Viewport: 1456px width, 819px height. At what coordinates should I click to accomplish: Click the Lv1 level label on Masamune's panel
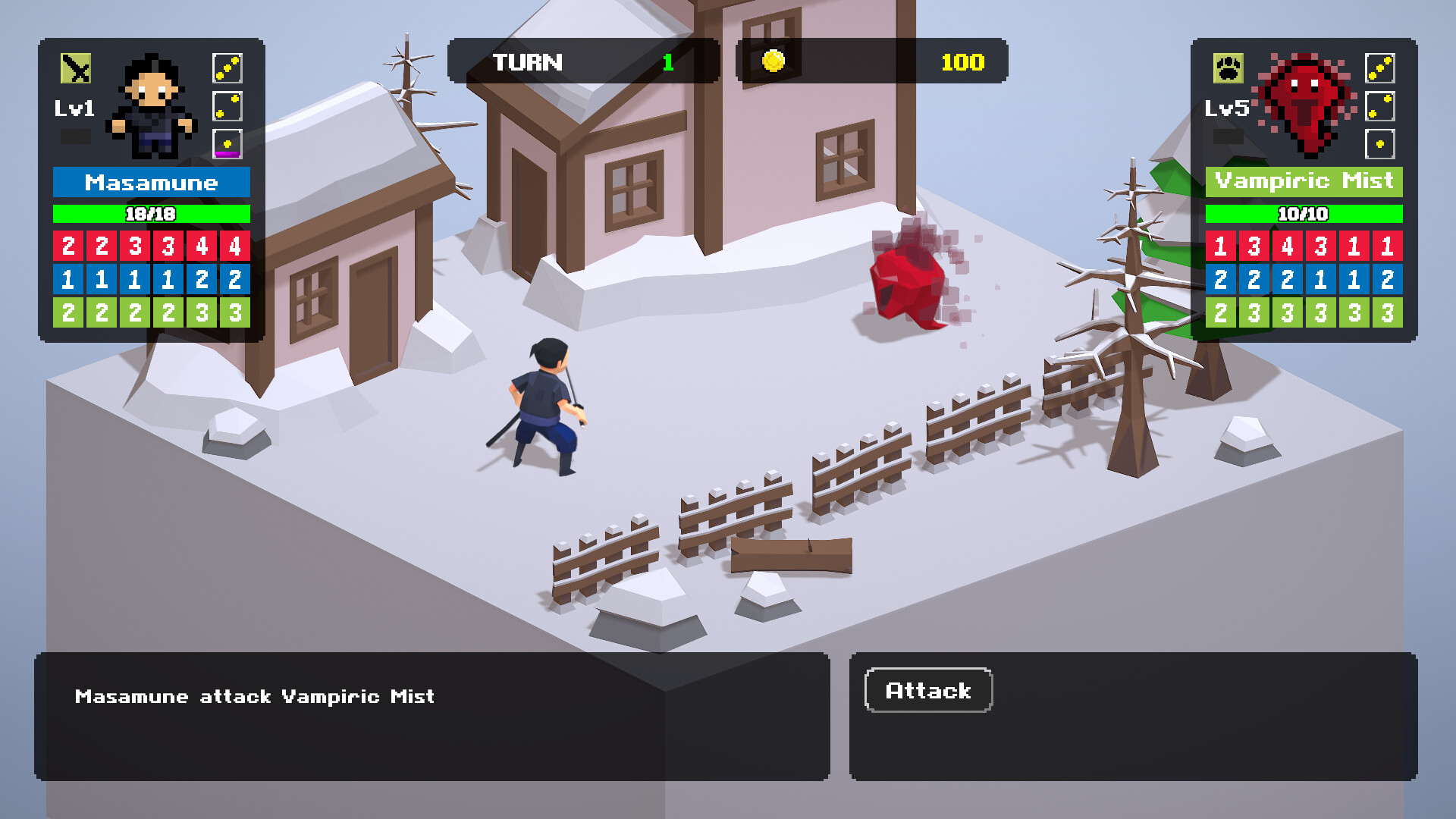pos(76,108)
